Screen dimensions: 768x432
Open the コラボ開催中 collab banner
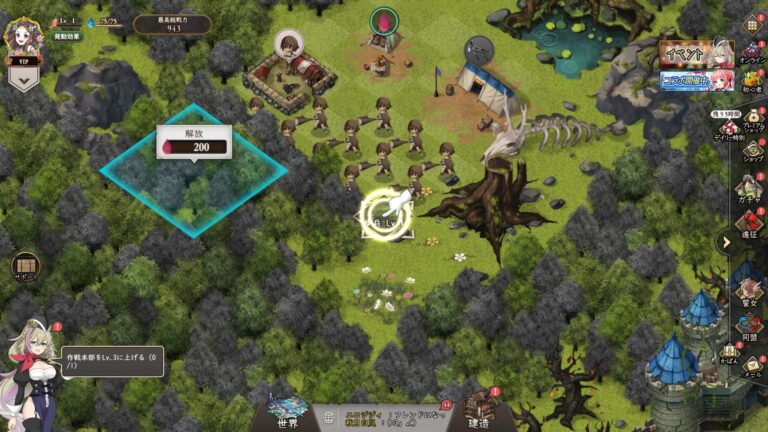pos(697,80)
